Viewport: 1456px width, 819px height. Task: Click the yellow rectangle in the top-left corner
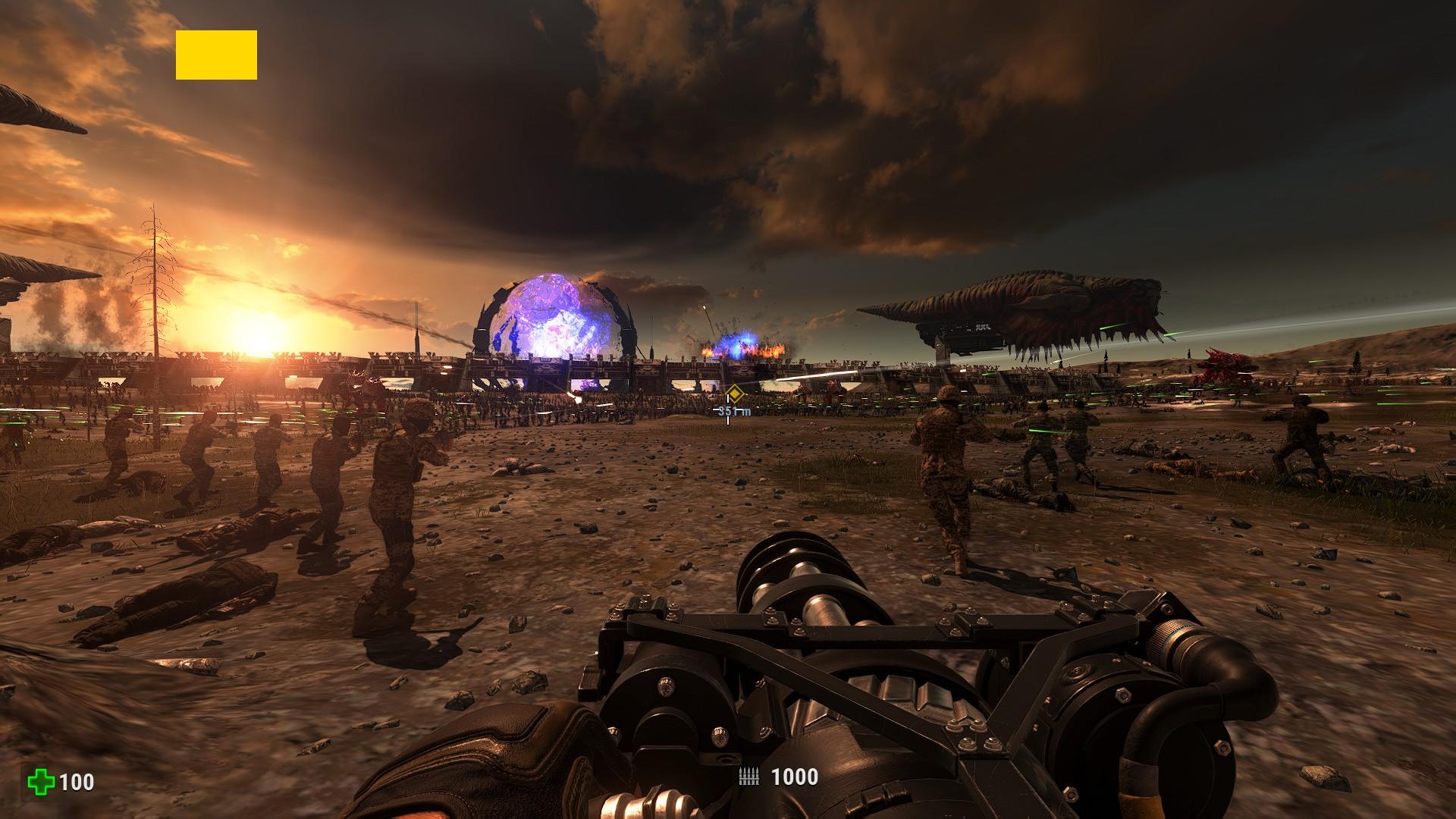(216, 55)
